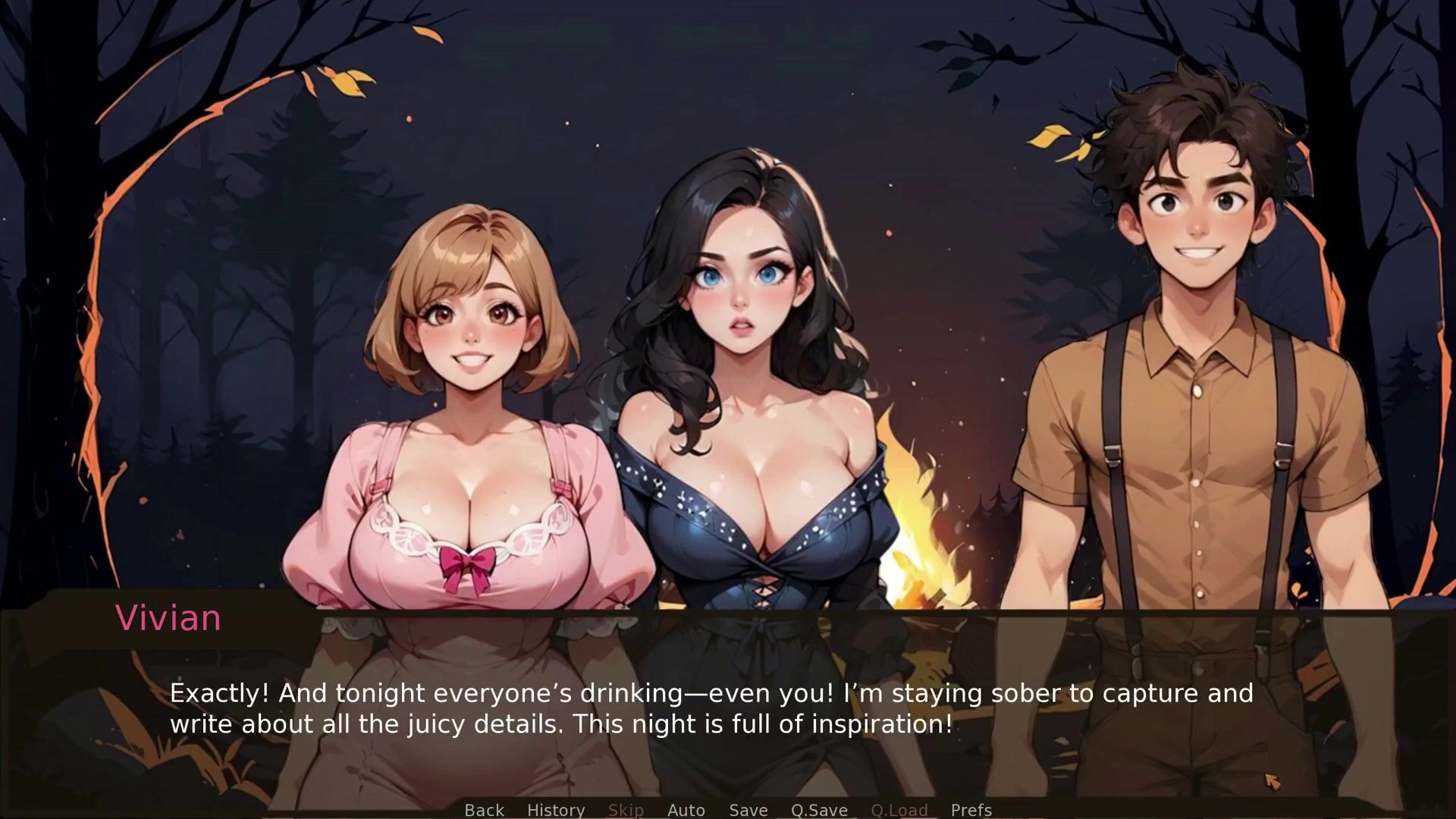This screenshot has height=819, width=1456.
Task: Open the Save menu
Action: pyautogui.click(x=748, y=810)
